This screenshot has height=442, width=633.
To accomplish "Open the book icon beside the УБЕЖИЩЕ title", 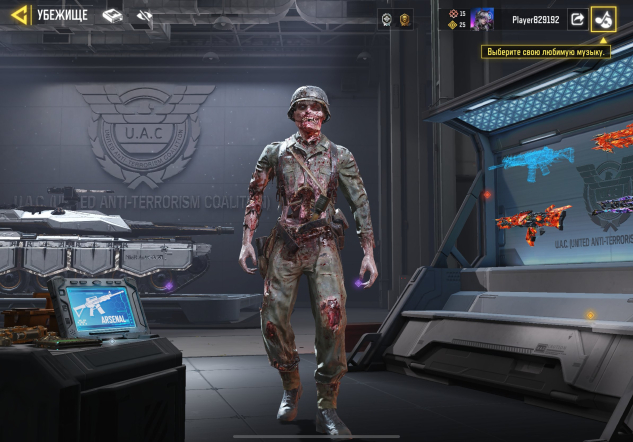I will pyautogui.click(x=112, y=16).
